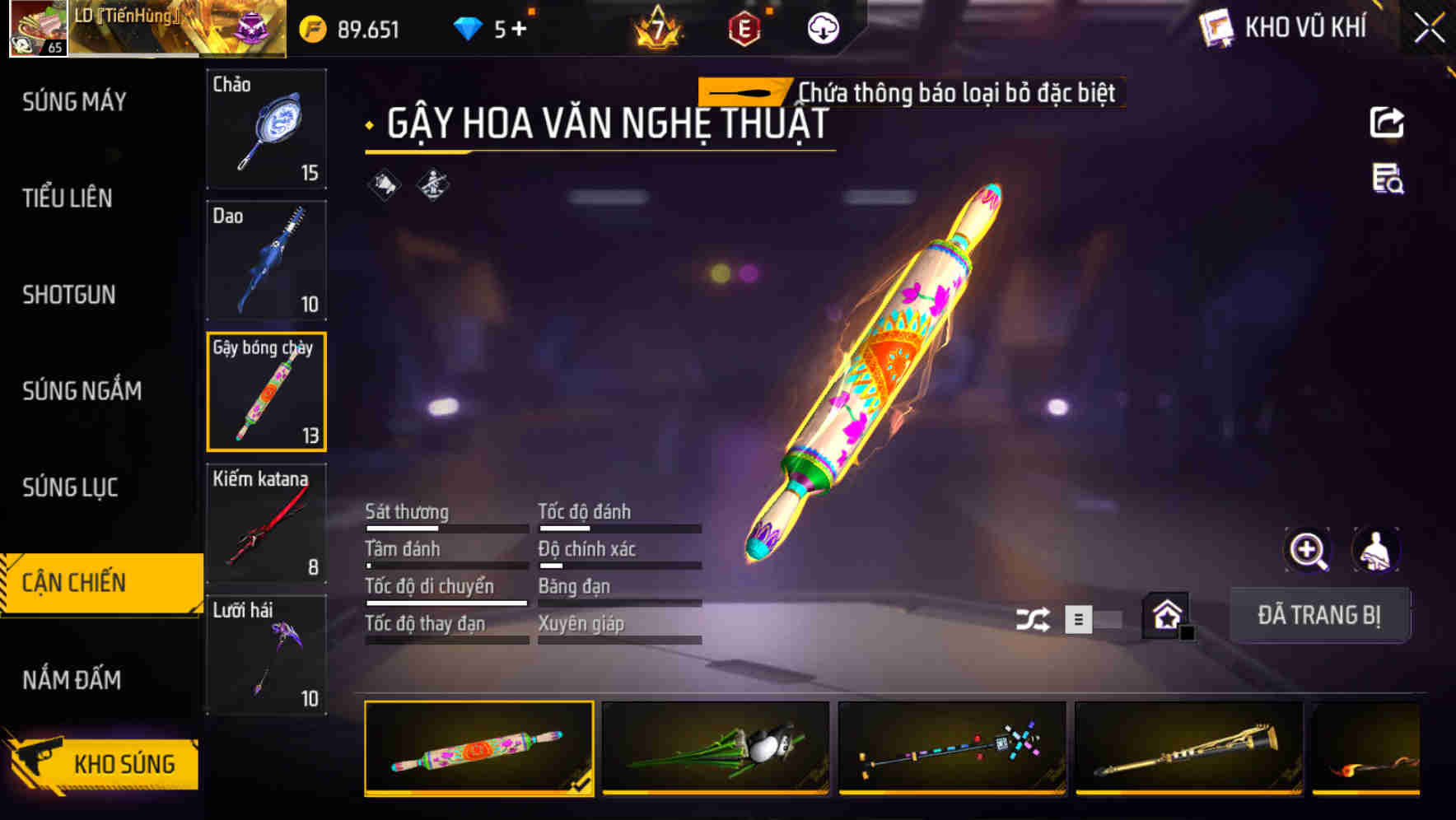Slide the switch next to the list icon

point(1108,620)
